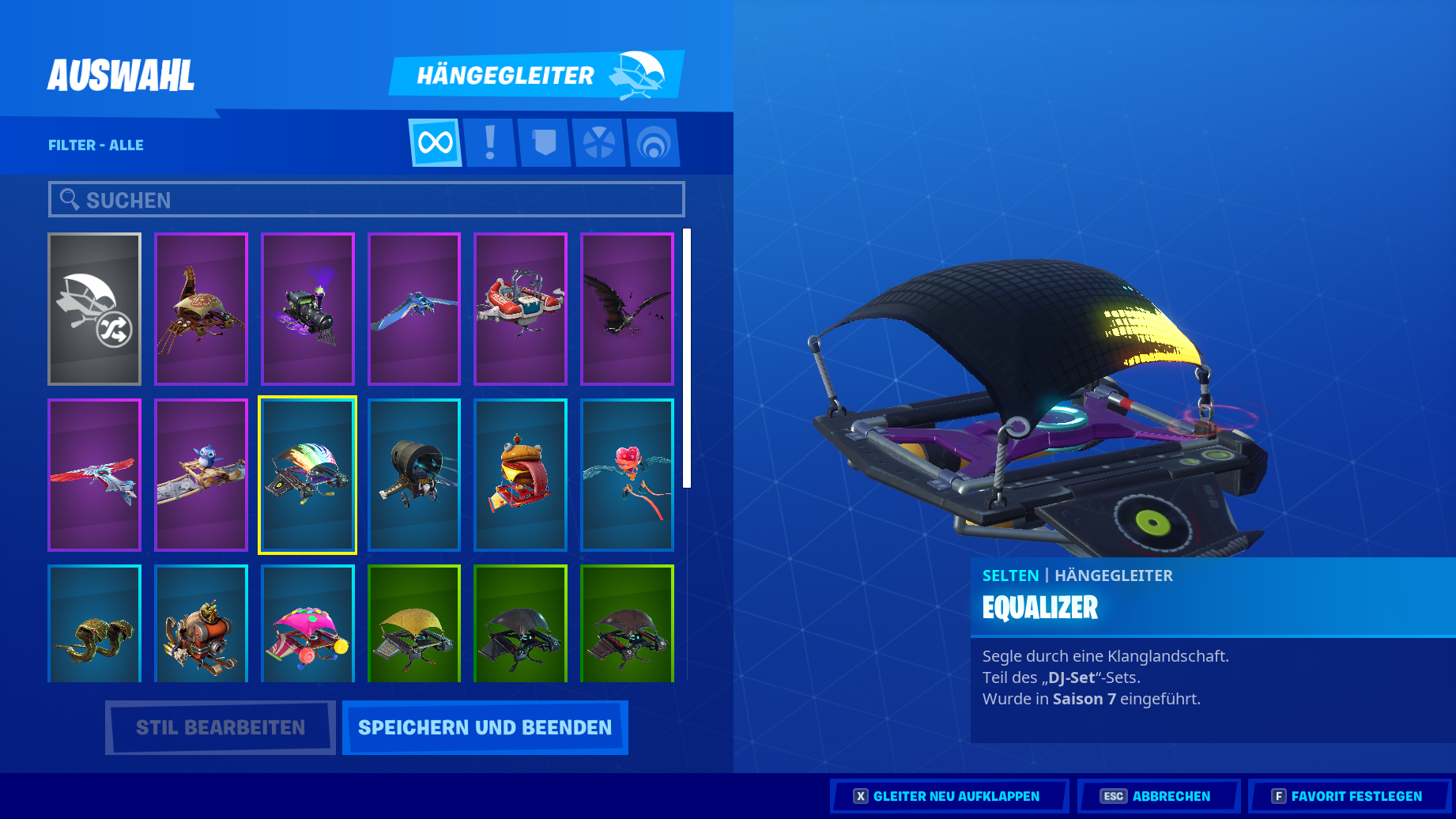Click the Speichern und Beenden button
The height and width of the screenshot is (819, 1456).
coord(485,727)
